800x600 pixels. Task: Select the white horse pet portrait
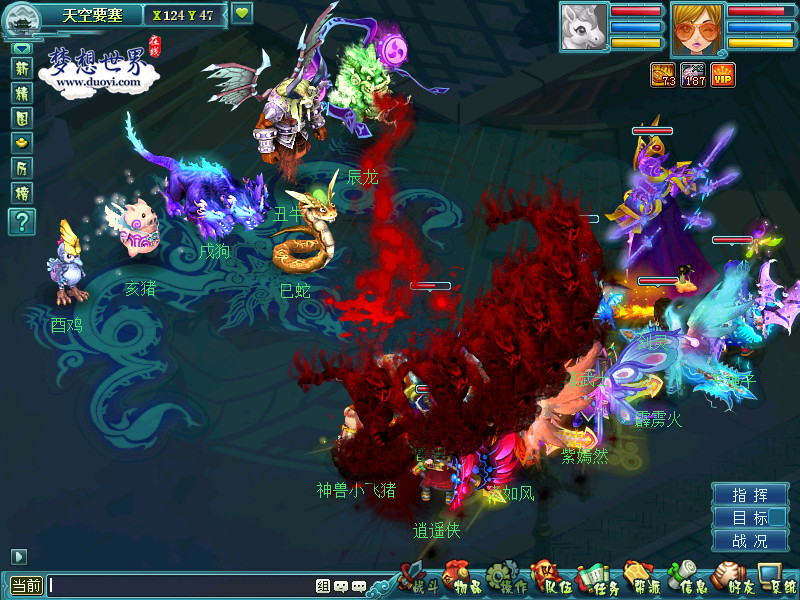[583, 29]
